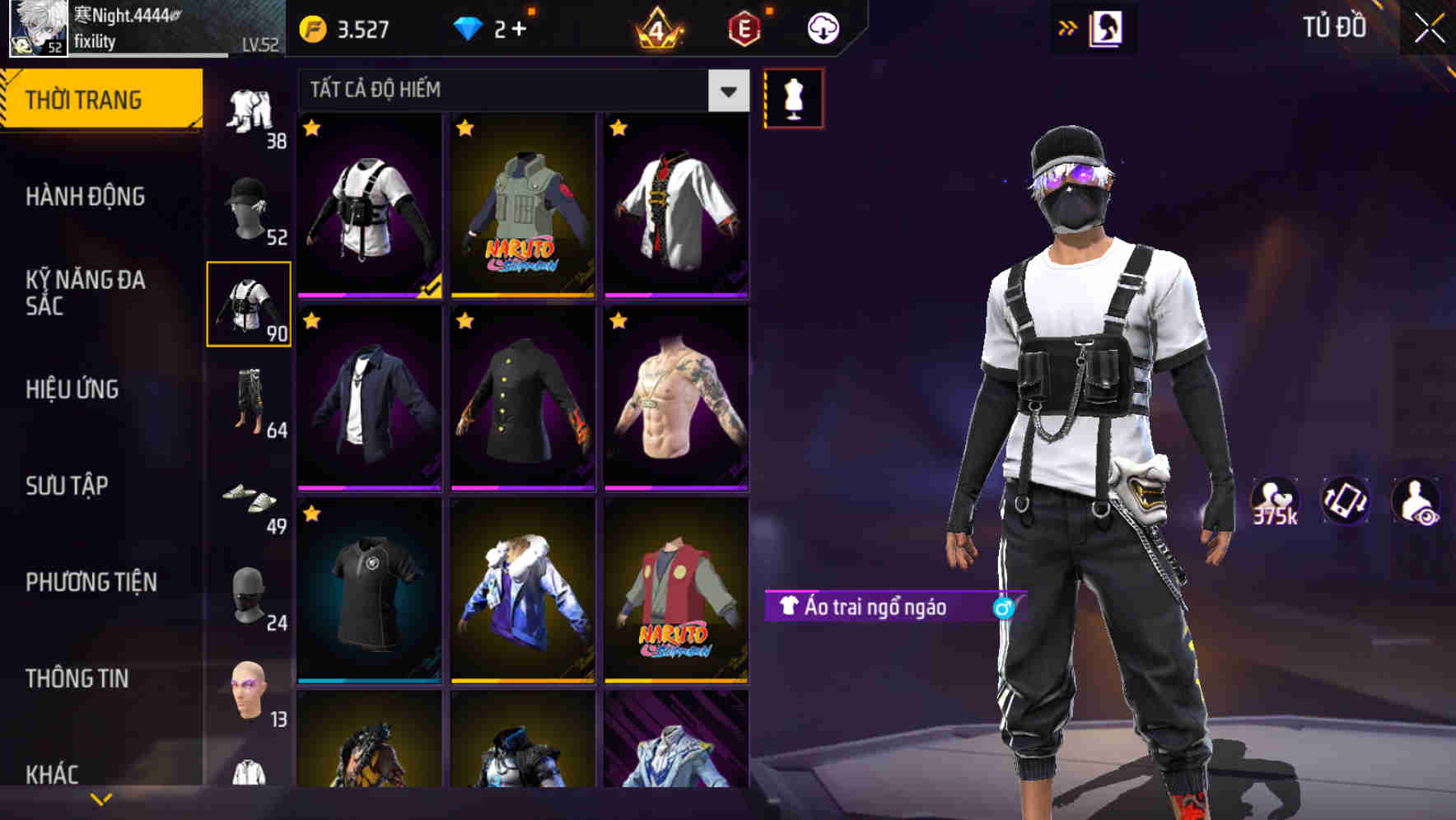Expand more categories via bottom sidebar chevron
Screen dimensions: 1456x820
100,797
